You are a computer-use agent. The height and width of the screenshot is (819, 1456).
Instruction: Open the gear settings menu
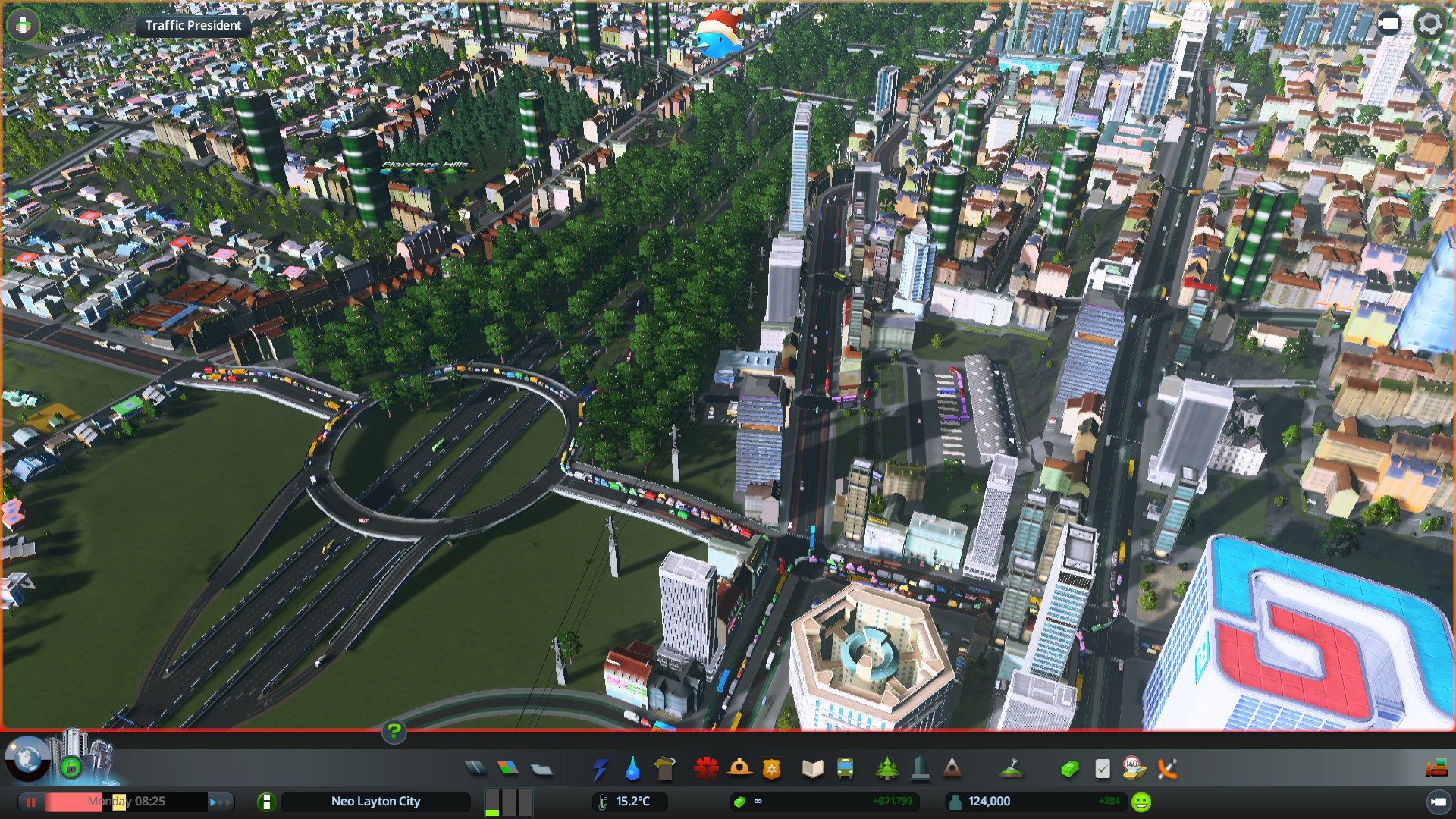[x=1429, y=24]
